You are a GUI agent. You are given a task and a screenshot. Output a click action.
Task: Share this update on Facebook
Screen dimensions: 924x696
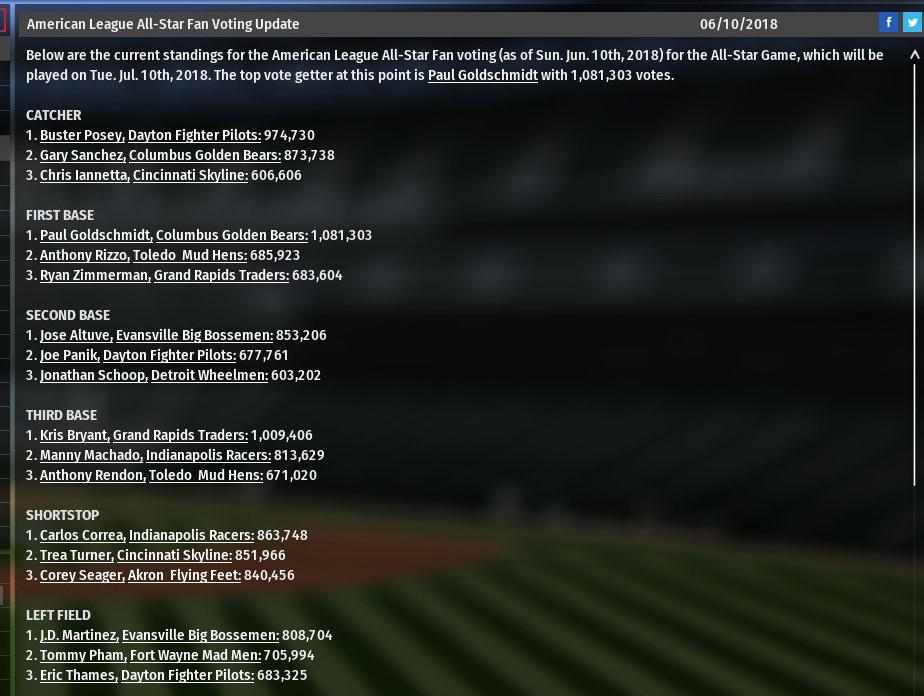pyautogui.click(x=888, y=23)
